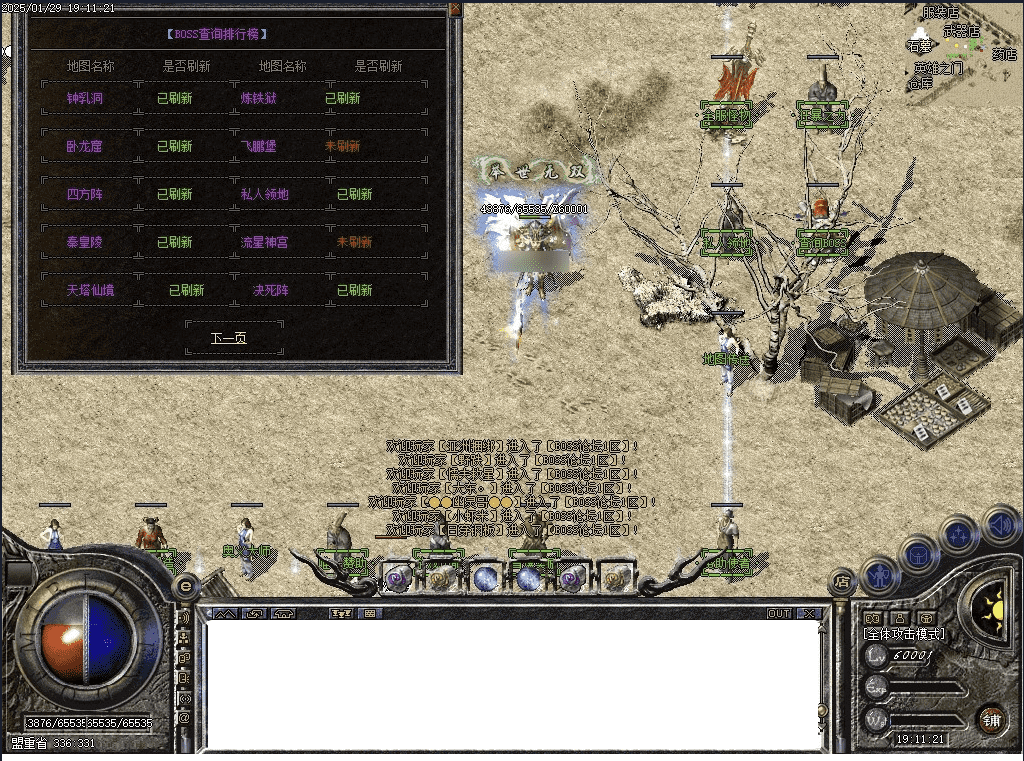Toggle the speaker sound button
This screenshot has width=1024, height=761.
point(1001,523)
